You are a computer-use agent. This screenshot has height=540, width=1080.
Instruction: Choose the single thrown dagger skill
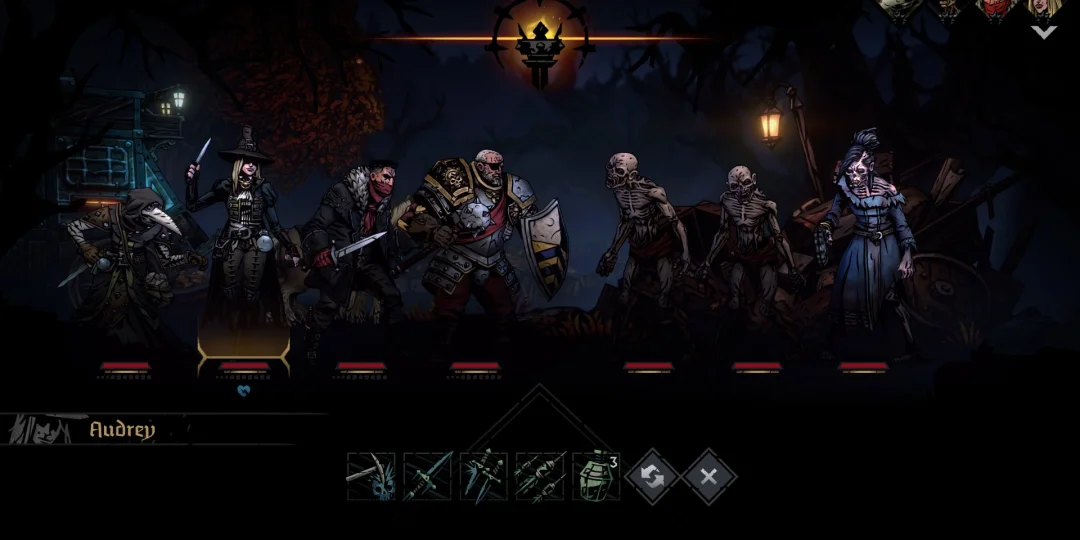(x=427, y=477)
